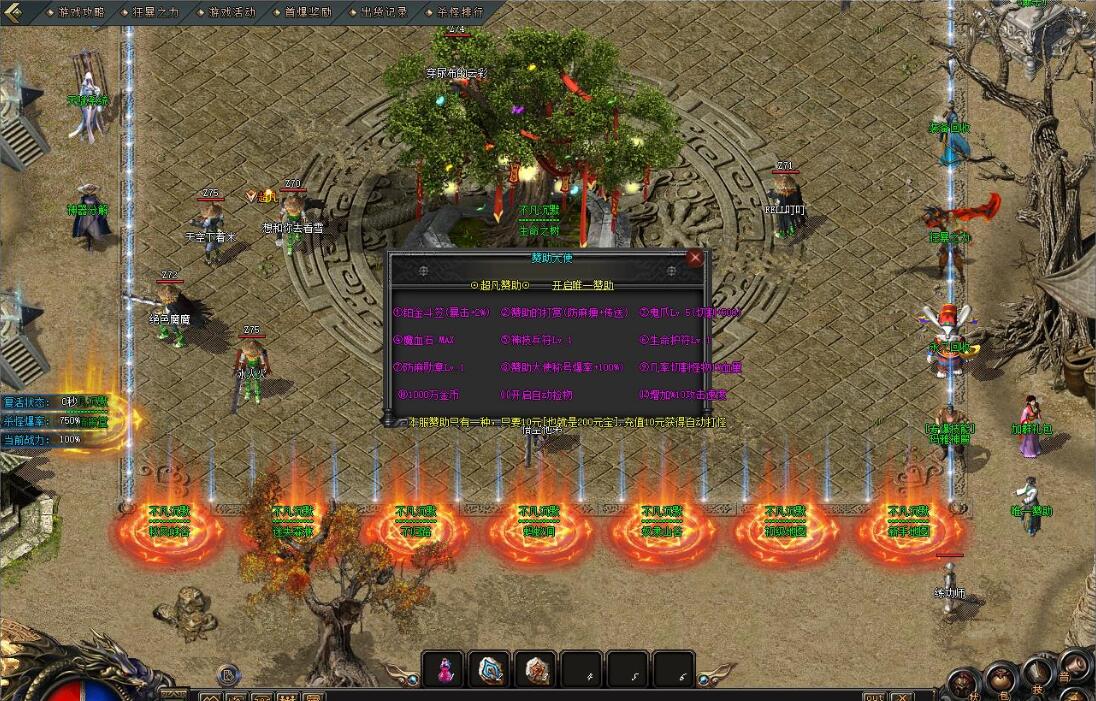Select the 生命护符 Lv.1 option

(675, 340)
